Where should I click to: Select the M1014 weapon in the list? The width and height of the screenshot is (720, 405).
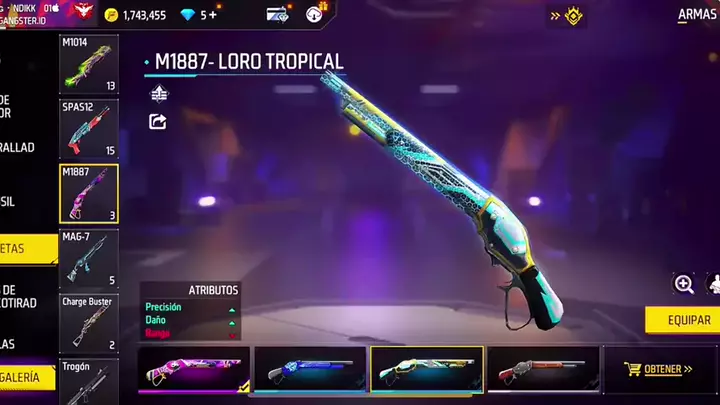pyautogui.click(x=88, y=64)
